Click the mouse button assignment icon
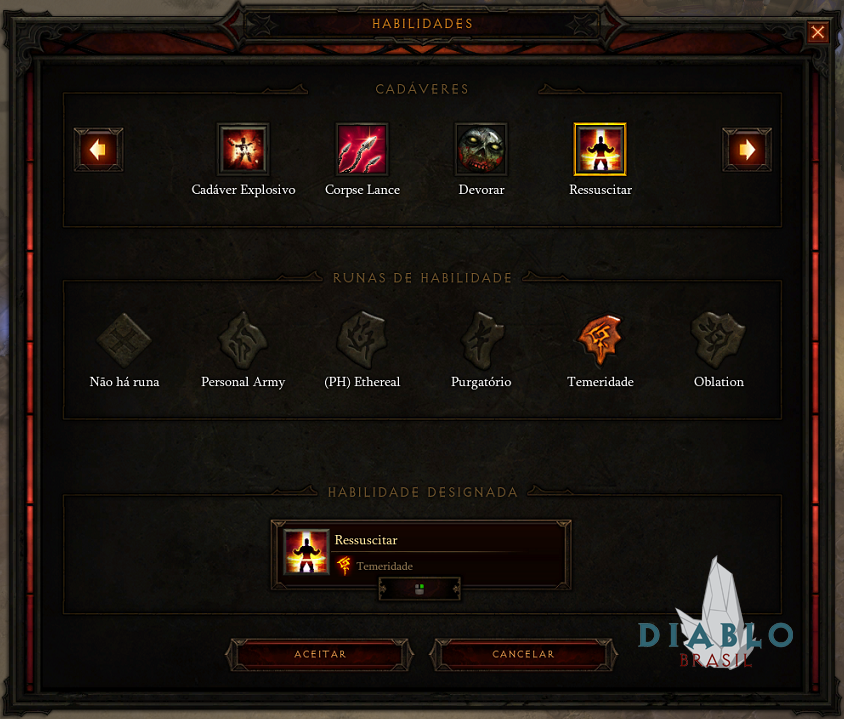The height and width of the screenshot is (719, 844). (419, 589)
